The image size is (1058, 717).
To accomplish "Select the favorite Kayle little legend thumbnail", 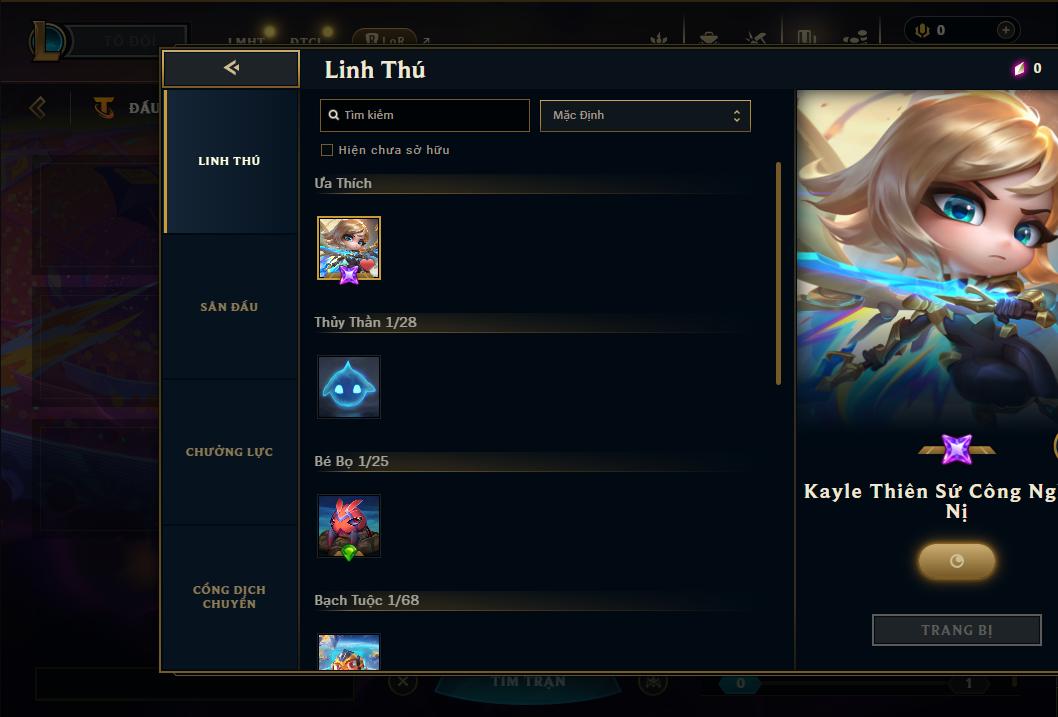I will (x=349, y=248).
